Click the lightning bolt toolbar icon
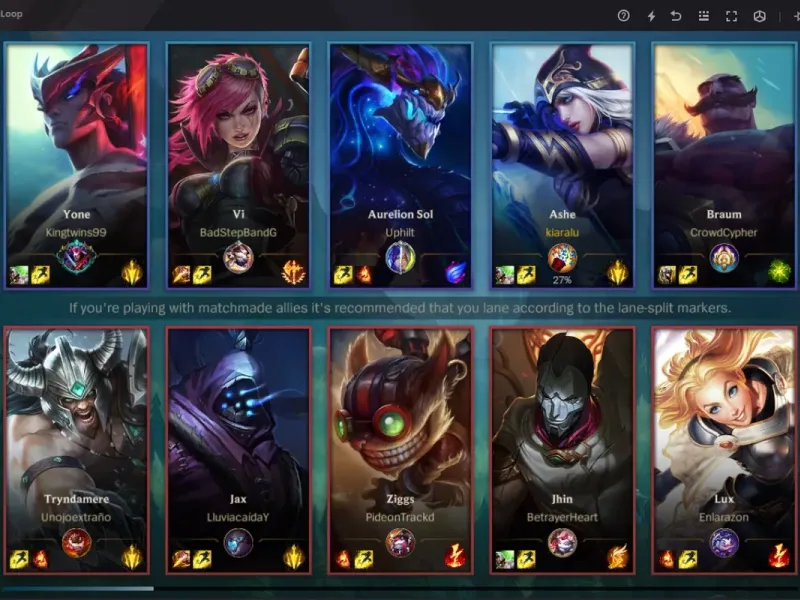This screenshot has width=800, height=600. tap(651, 16)
